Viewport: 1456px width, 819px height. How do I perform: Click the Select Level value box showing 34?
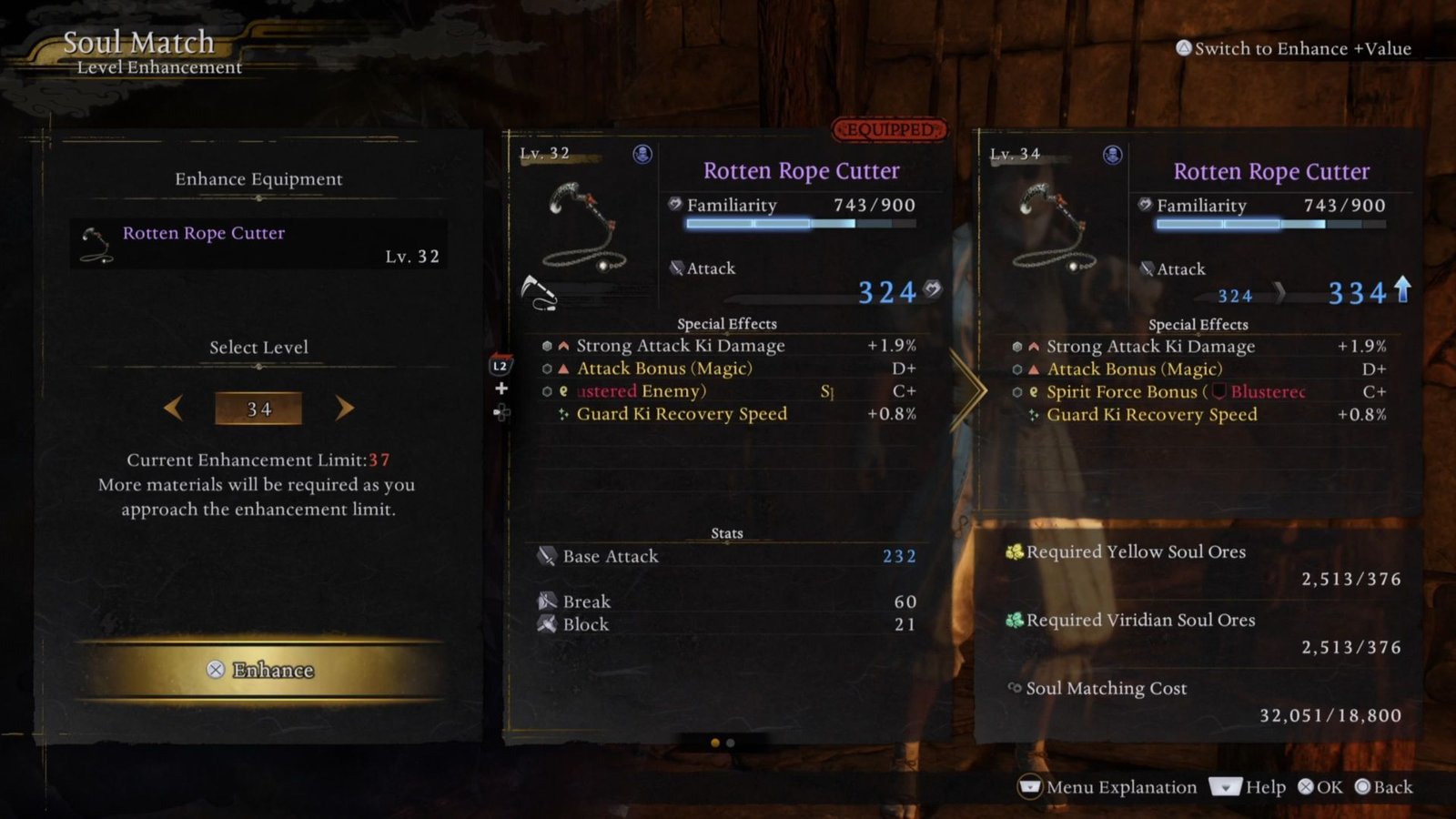(258, 409)
